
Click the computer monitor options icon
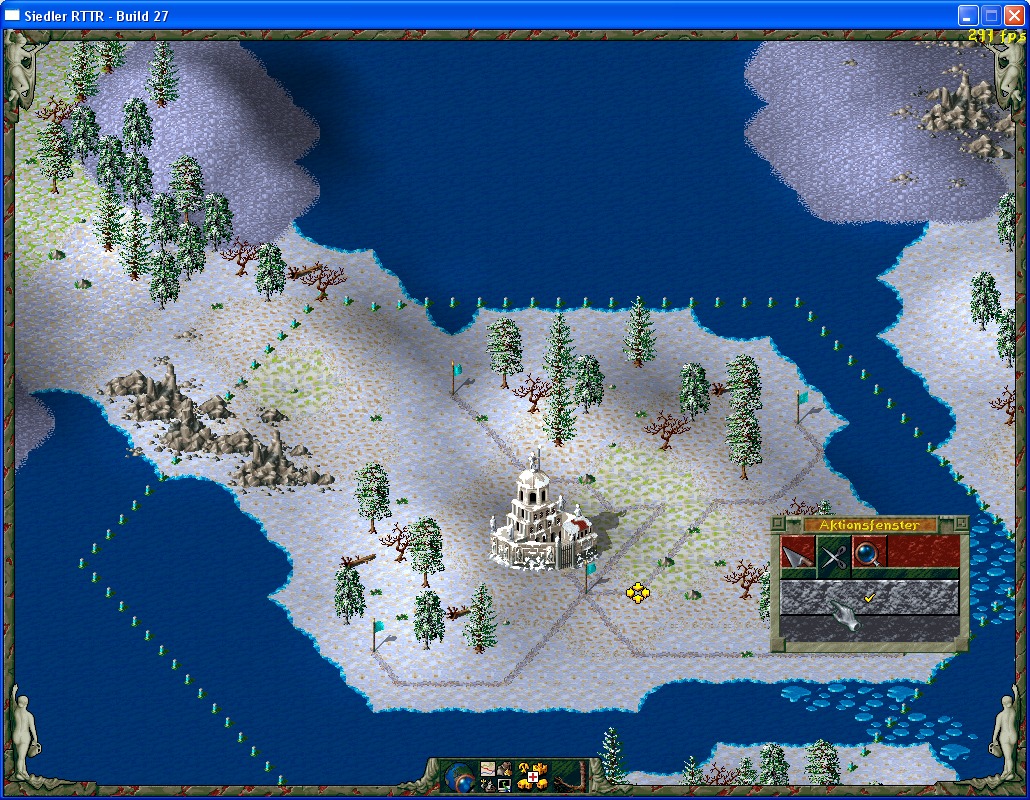point(504,784)
